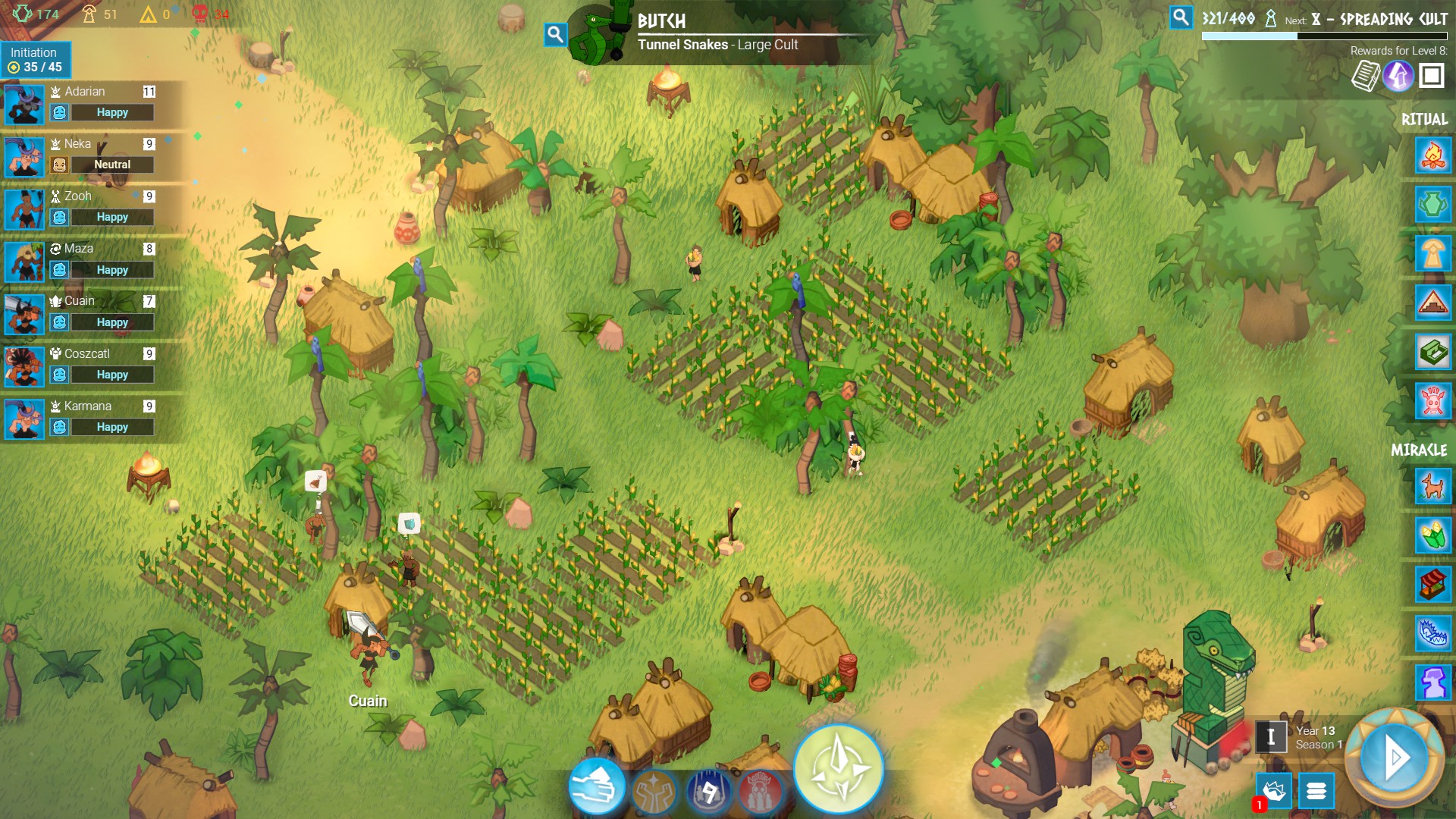Cast the corn harvest miracle

(1432, 535)
